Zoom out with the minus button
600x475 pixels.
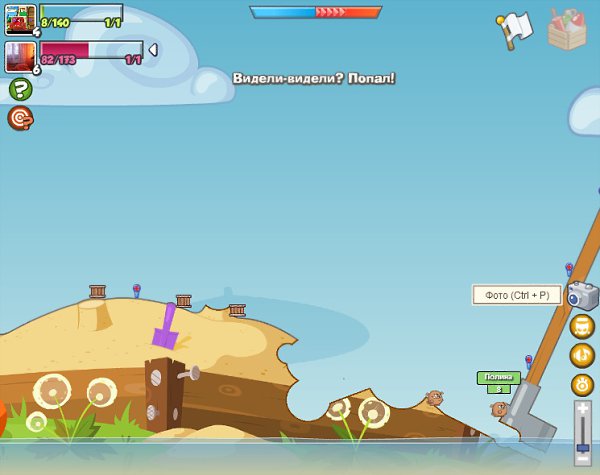coord(583,457)
